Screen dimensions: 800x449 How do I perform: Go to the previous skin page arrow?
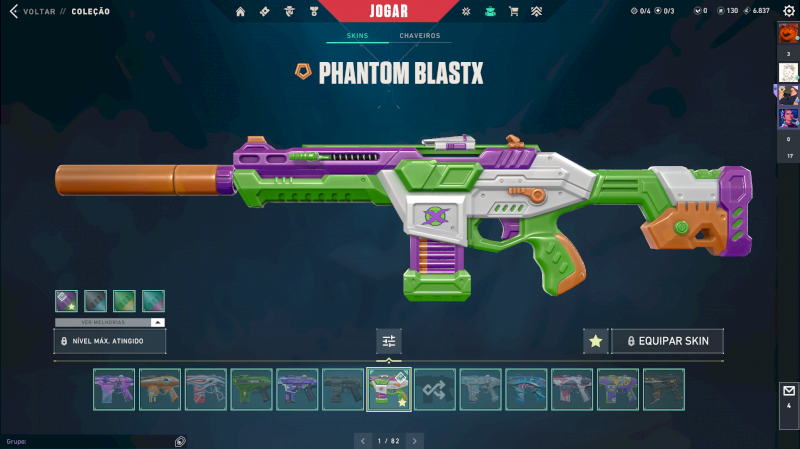(x=363, y=440)
